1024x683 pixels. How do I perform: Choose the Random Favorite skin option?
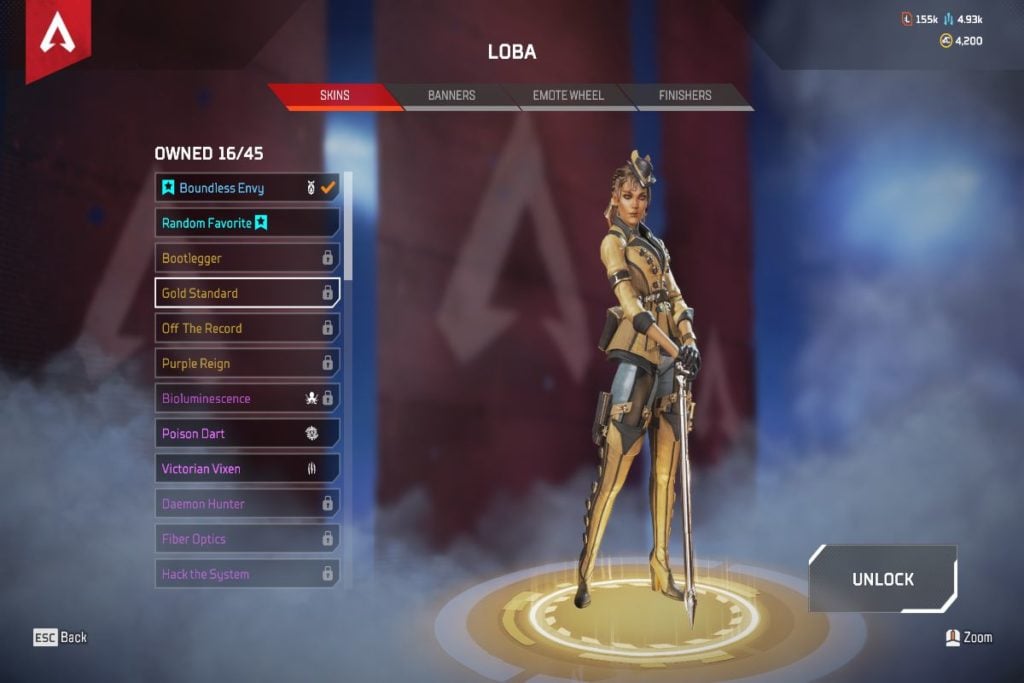point(247,223)
